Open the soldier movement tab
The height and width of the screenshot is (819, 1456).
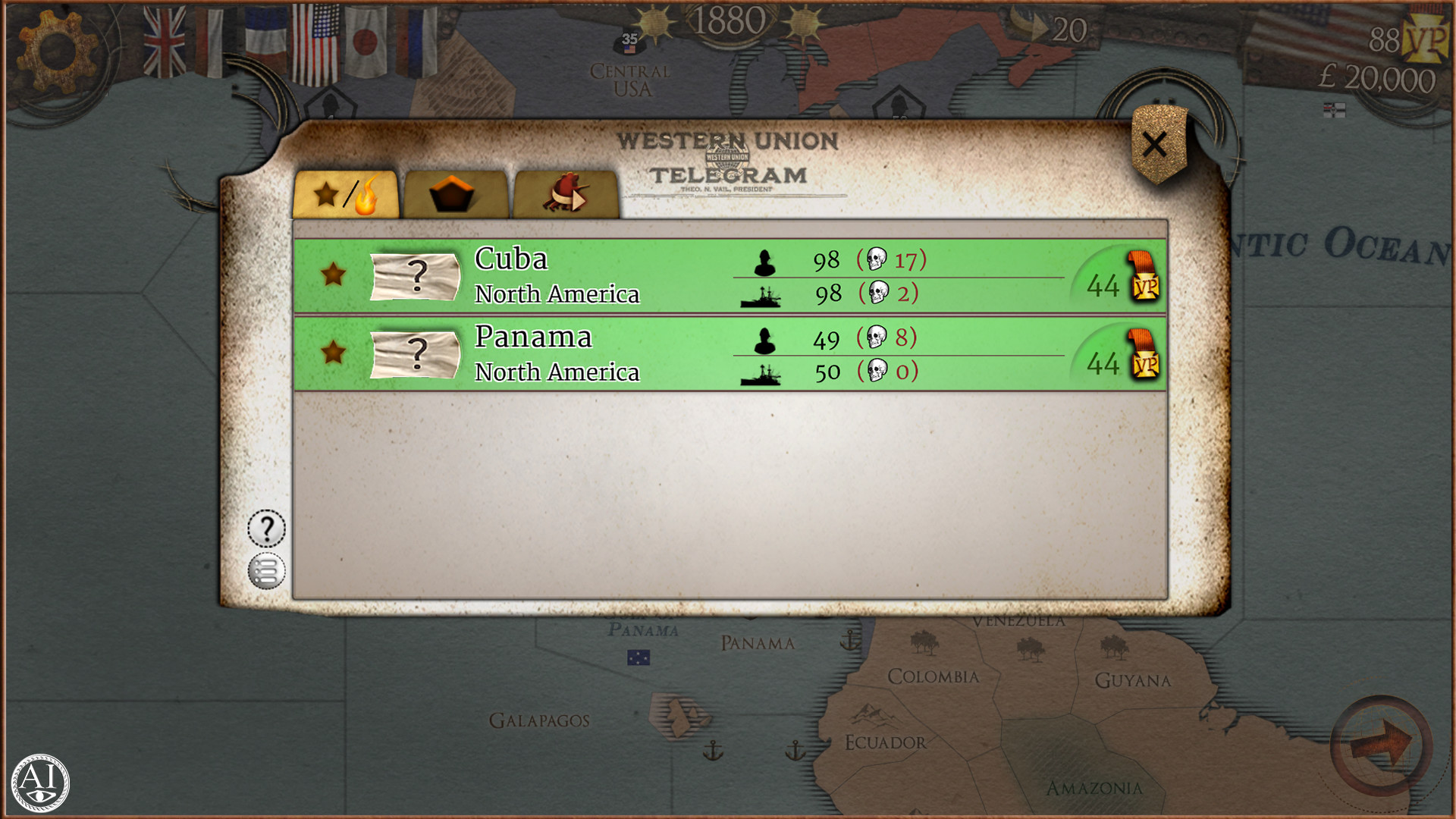[x=567, y=195]
